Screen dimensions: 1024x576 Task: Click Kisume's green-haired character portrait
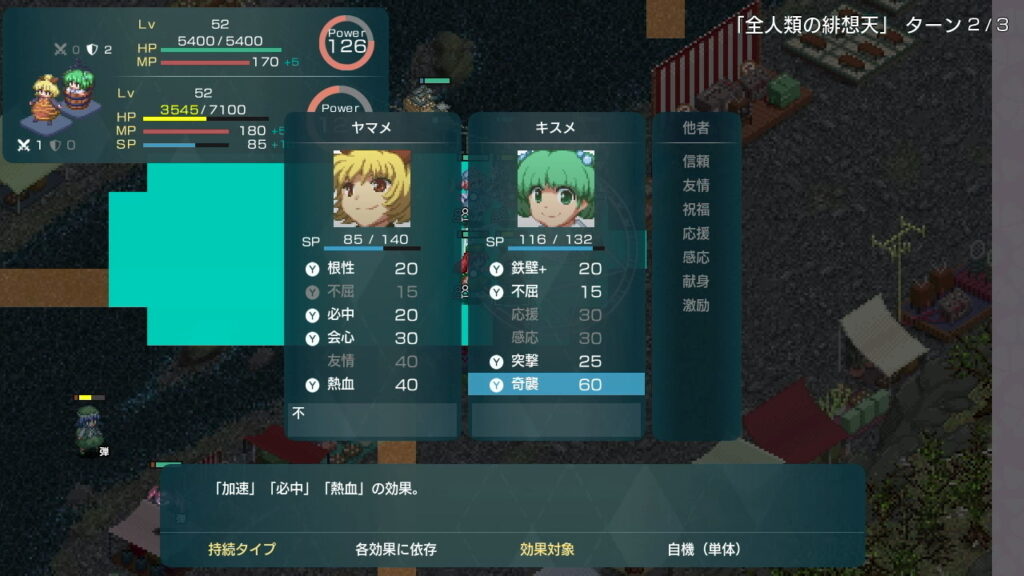pos(555,189)
